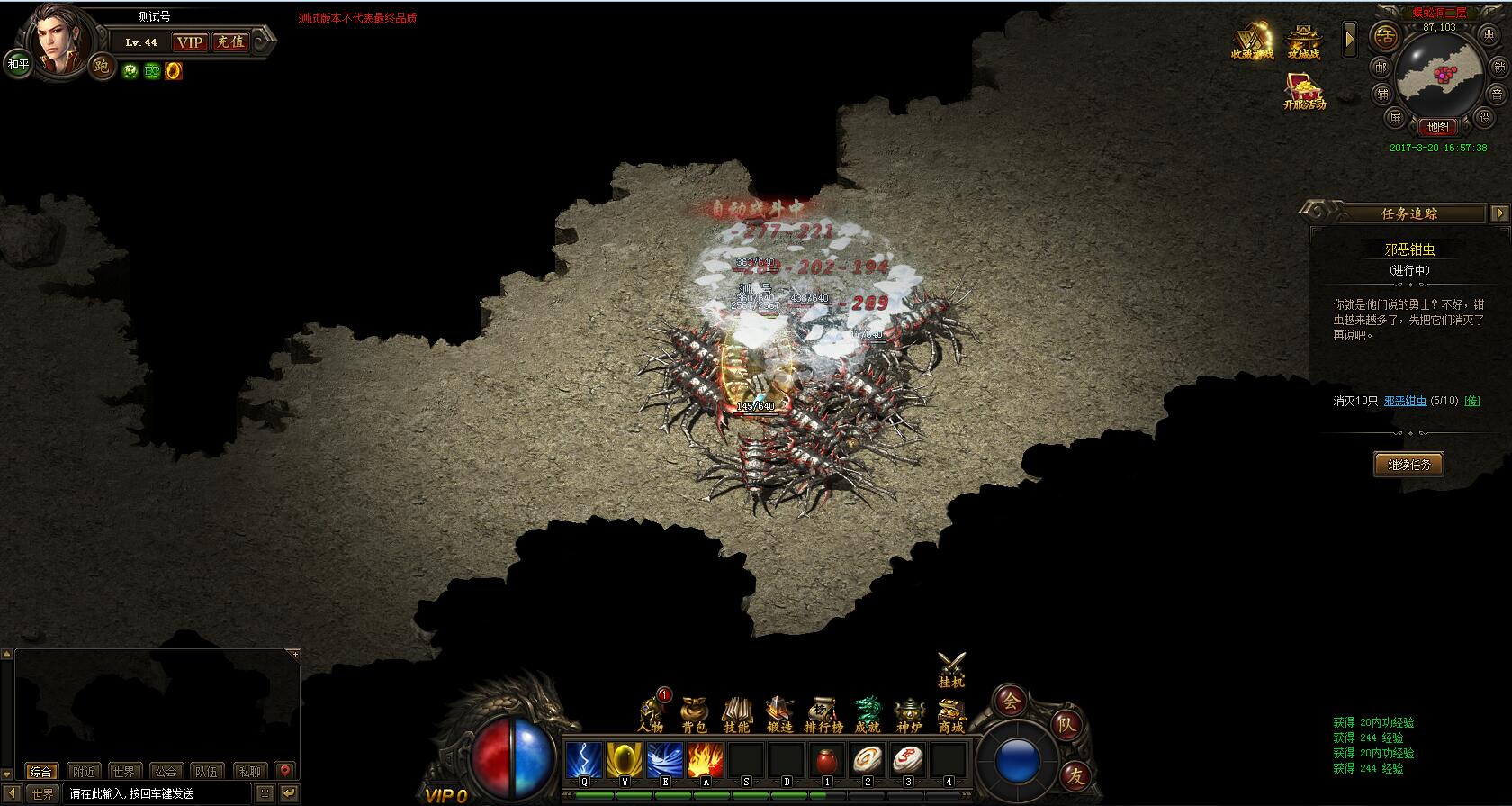Click the chat message input field

157,794
